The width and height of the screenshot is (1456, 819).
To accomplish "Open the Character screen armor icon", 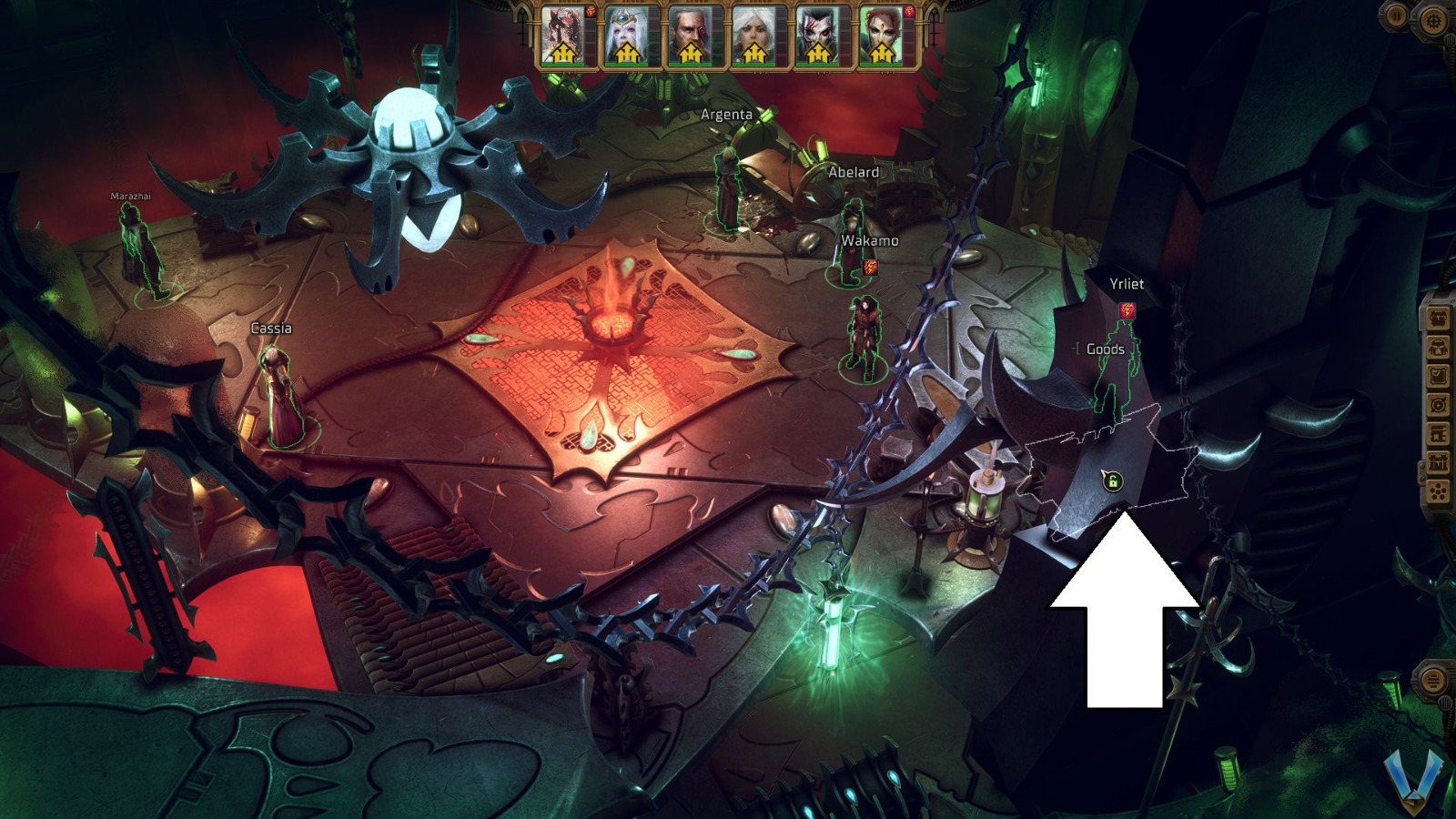I will 1438,347.
